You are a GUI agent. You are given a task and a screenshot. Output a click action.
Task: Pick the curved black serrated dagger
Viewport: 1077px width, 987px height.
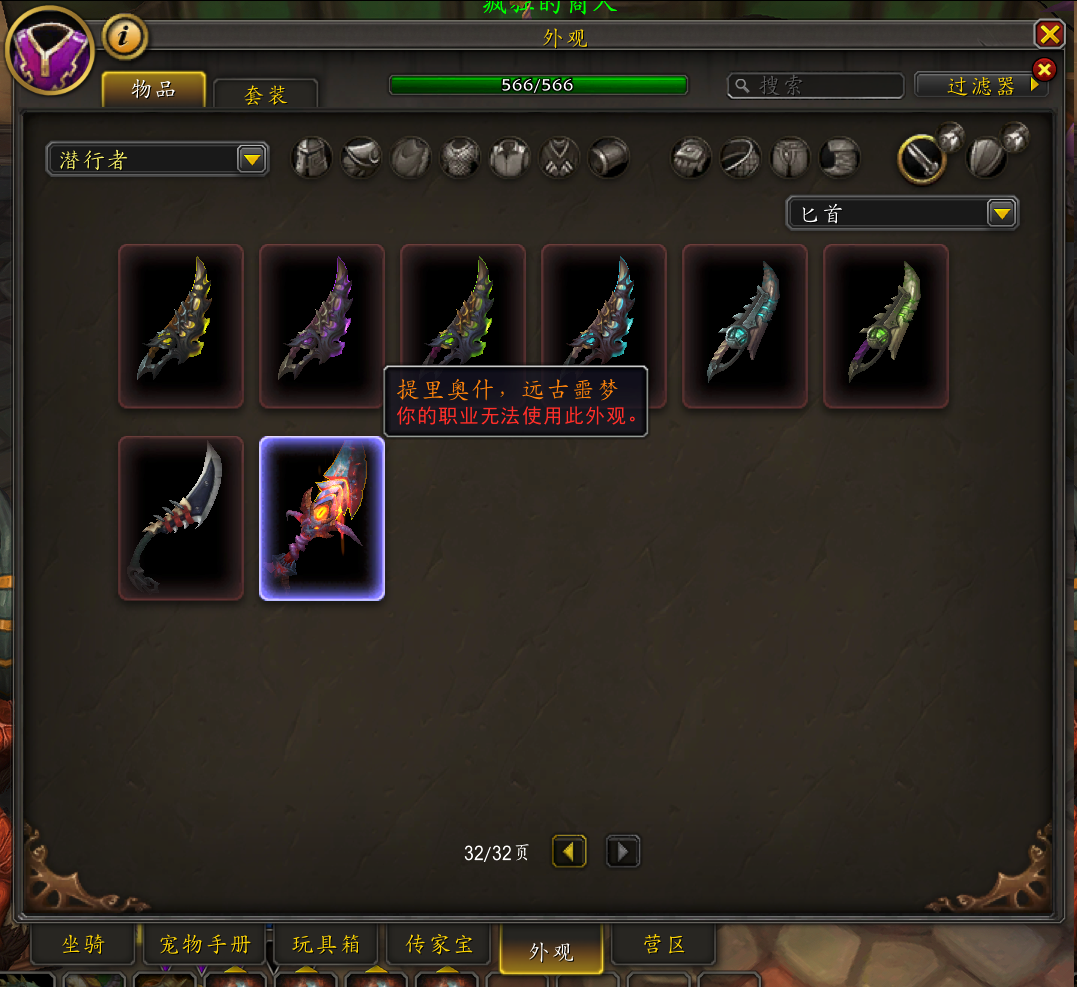coord(181,519)
